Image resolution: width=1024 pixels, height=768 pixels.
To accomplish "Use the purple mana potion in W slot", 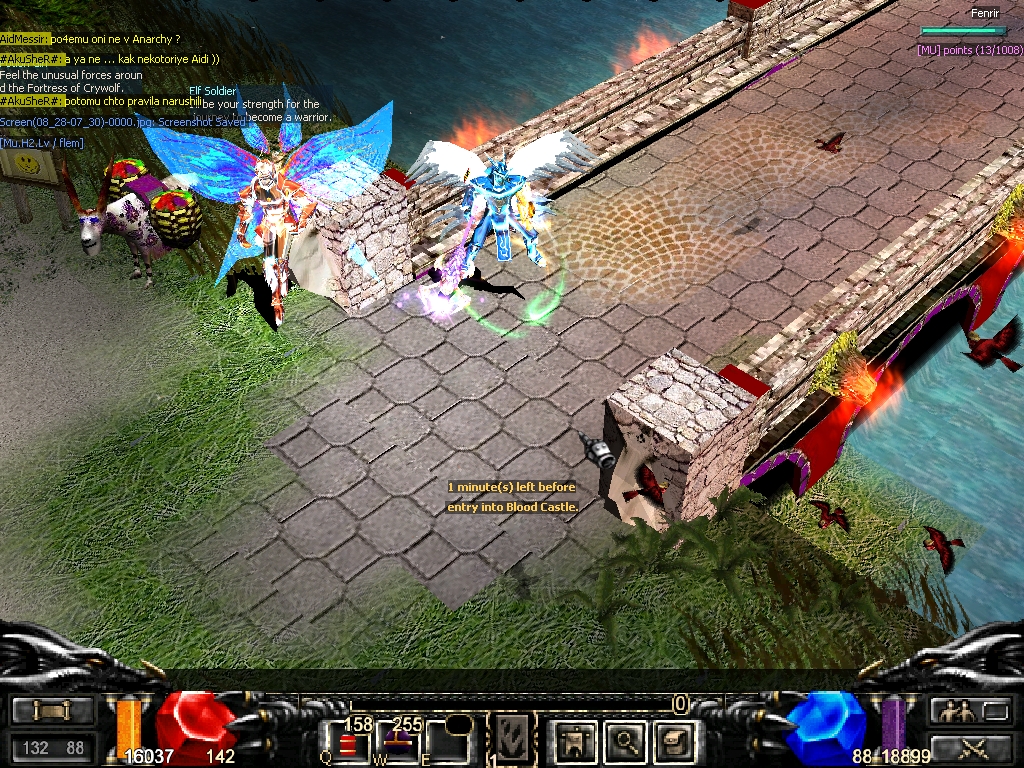I will coord(397,742).
